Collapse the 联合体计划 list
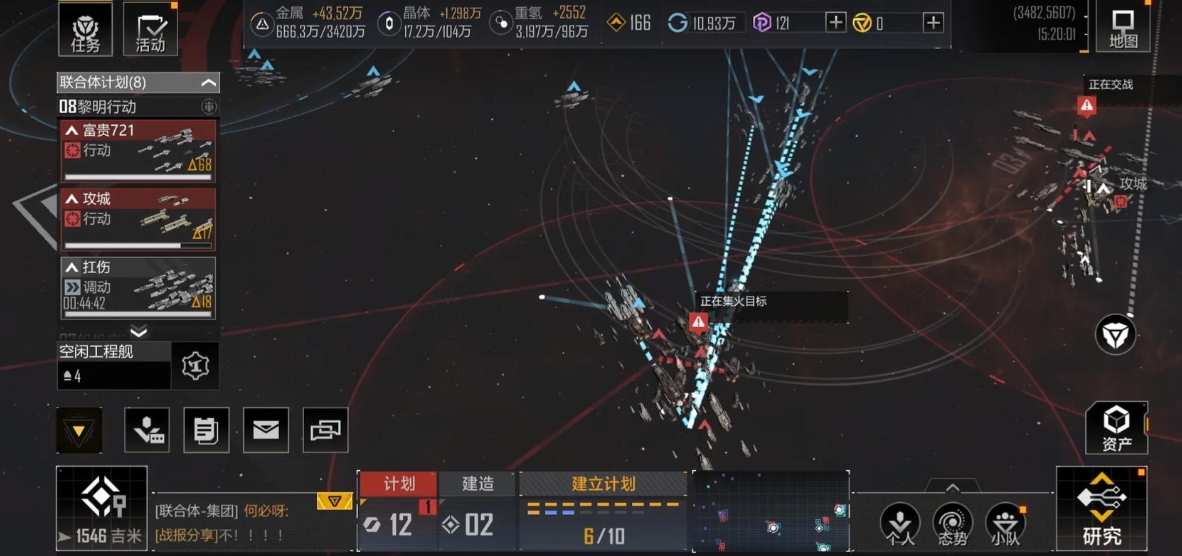 (208, 82)
